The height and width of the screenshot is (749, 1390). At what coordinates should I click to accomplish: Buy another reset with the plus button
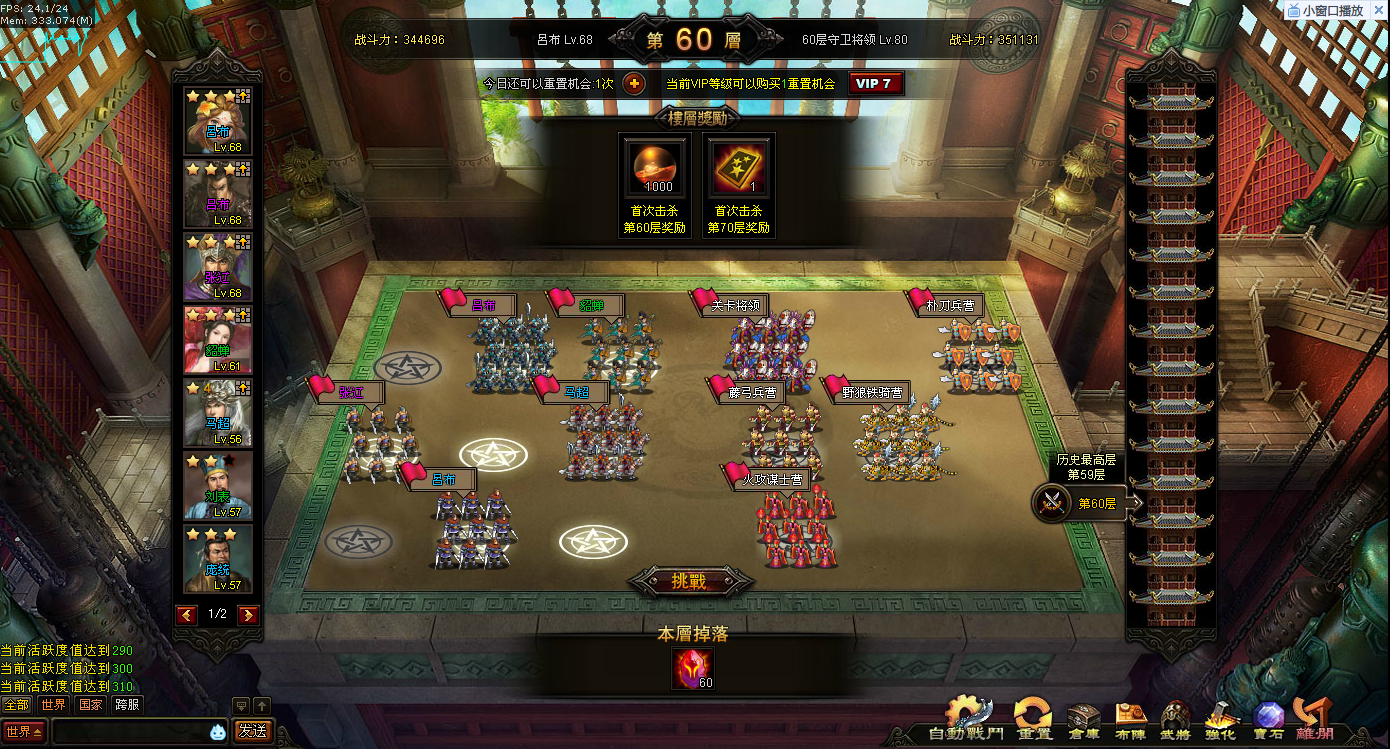(x=634, y=84)
